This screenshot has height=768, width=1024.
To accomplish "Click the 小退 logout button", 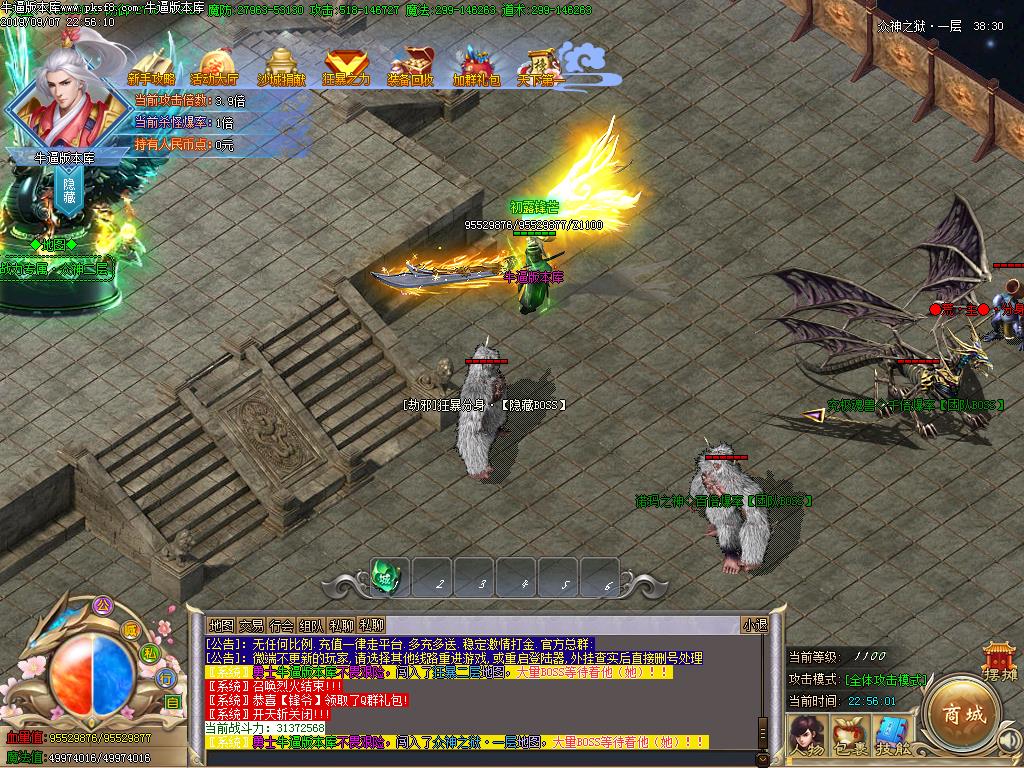I will tap(754, 625).
